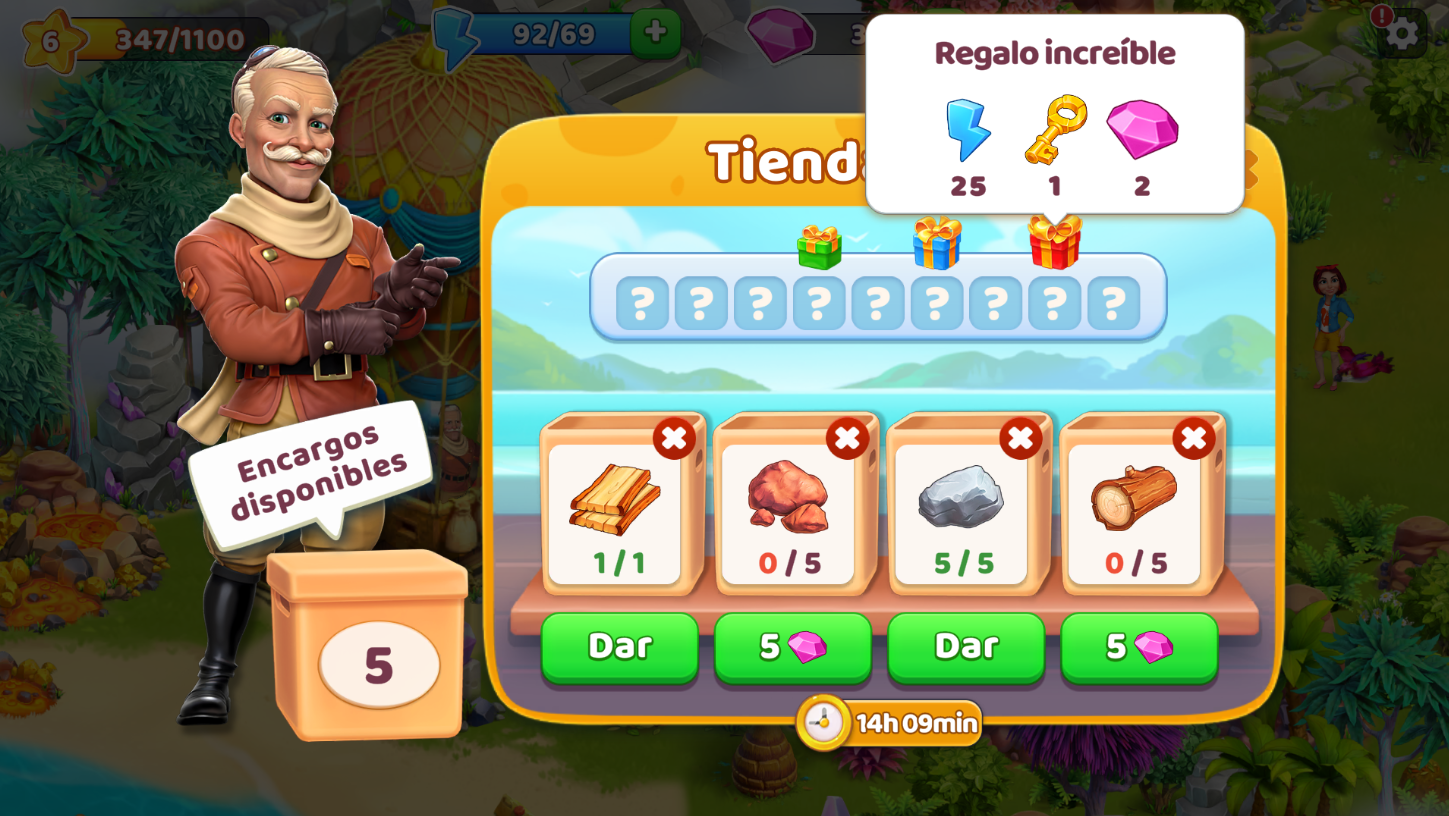Image resolution: width=1449 pixels, height=816 pixels.
Task: Buy wood log for 5 gems
Action: pyautogui.click(x=1139, y=646)
